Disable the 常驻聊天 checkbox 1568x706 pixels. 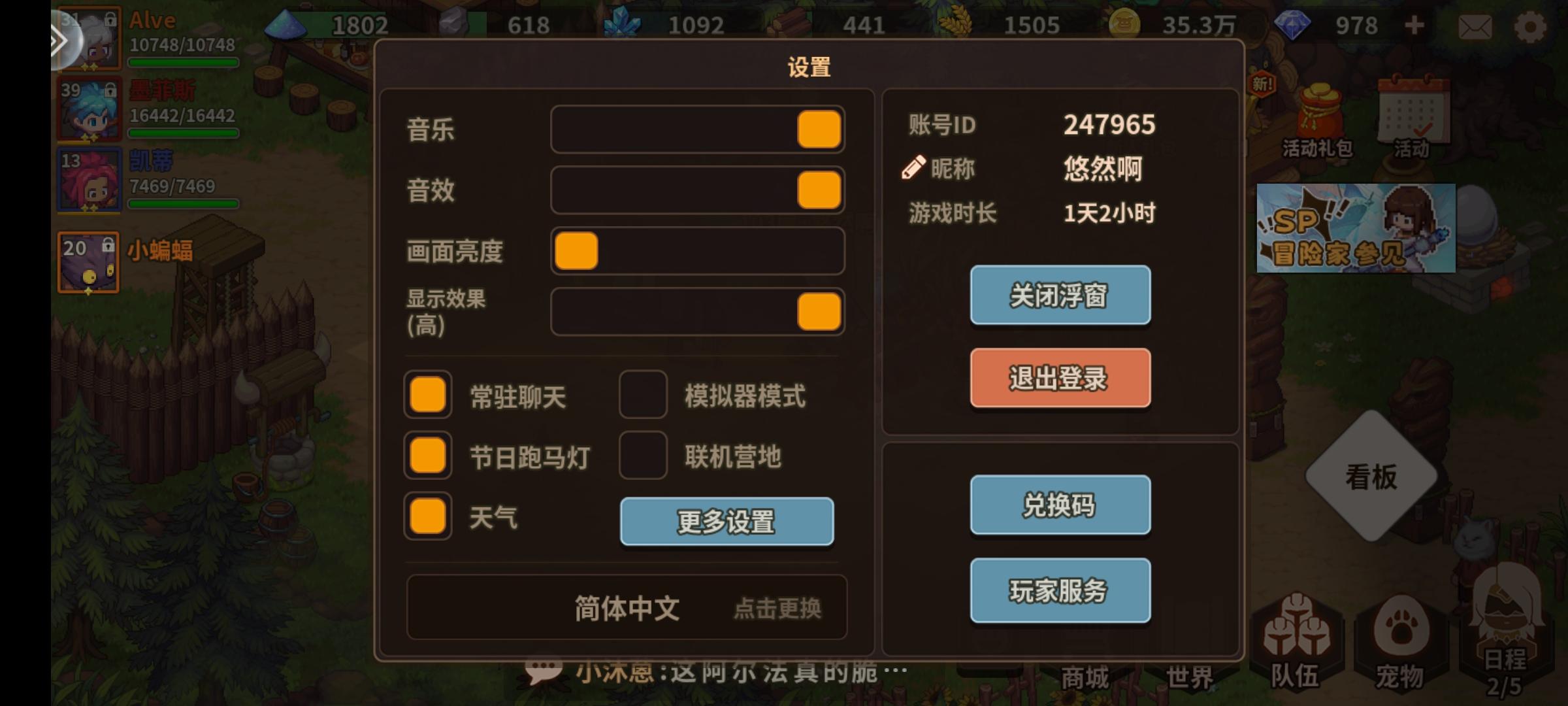click(x=427, y=395)
